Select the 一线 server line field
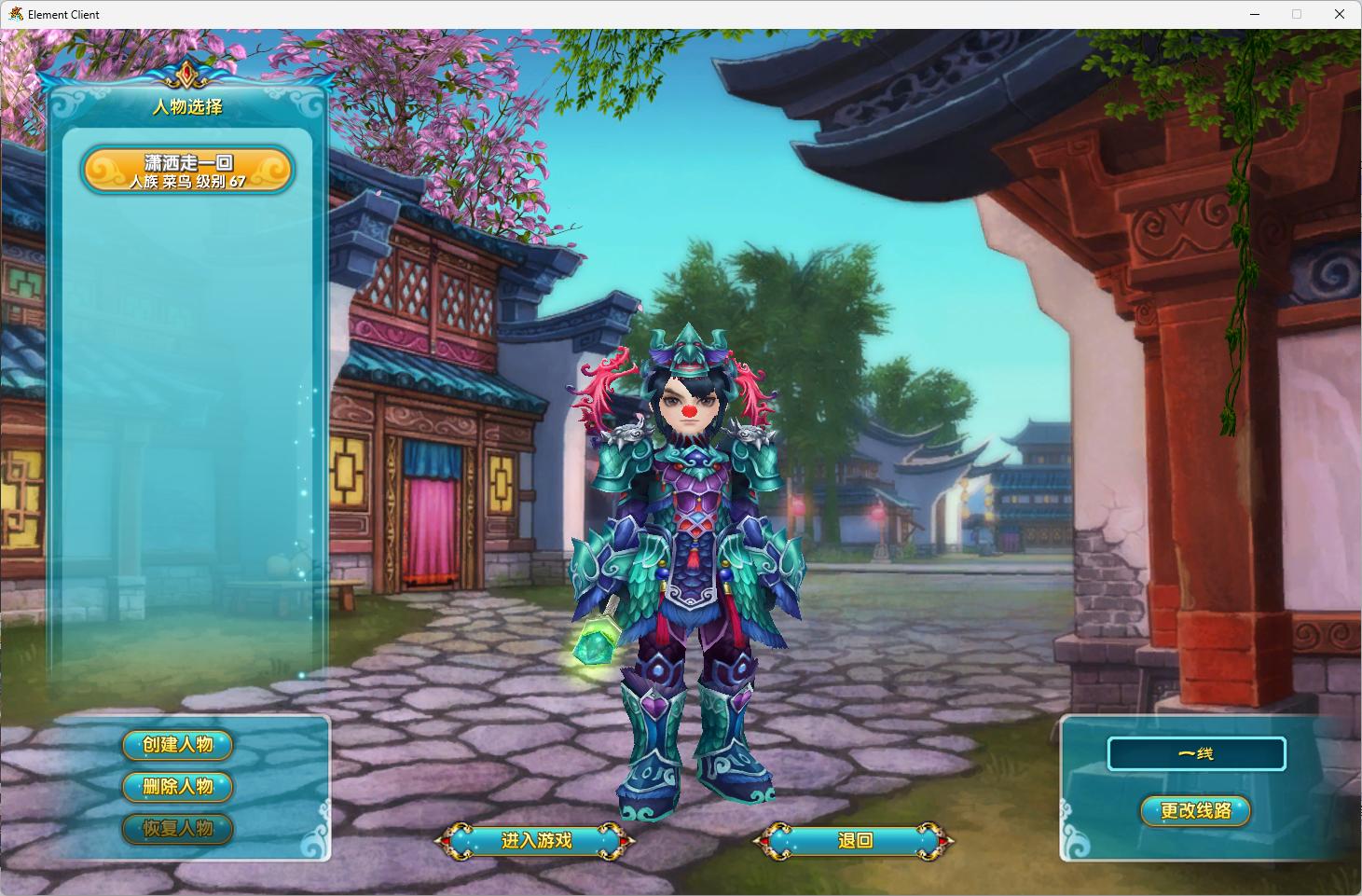Image resolution: width=1362 pixels, height=896 pixels. point(1196,753)
